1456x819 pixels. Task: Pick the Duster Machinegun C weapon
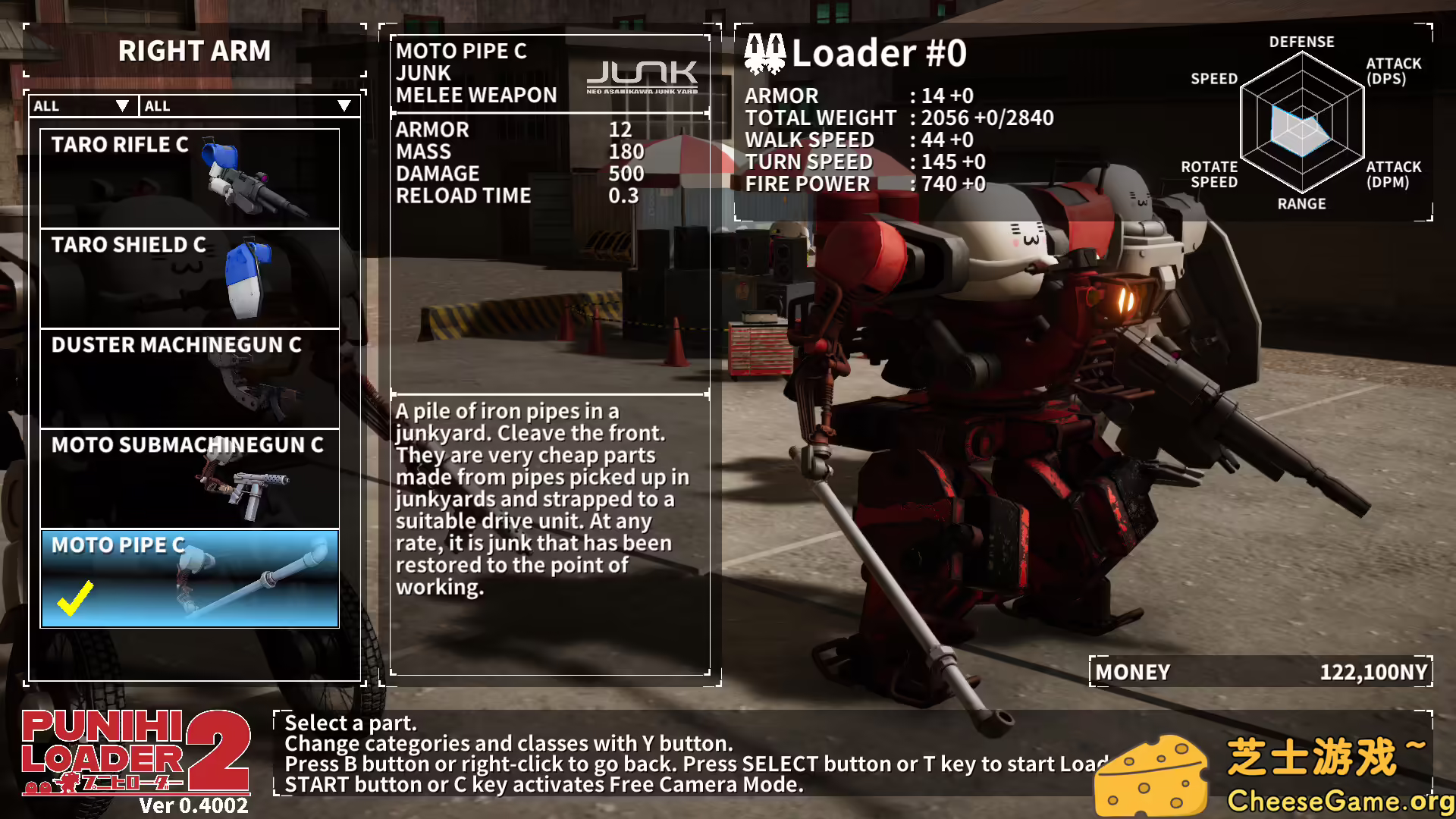point(190,378)
